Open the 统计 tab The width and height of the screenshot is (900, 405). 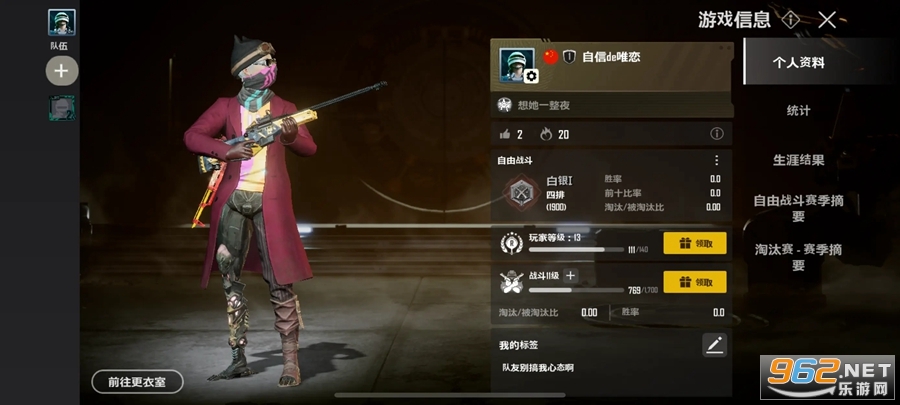798,110
